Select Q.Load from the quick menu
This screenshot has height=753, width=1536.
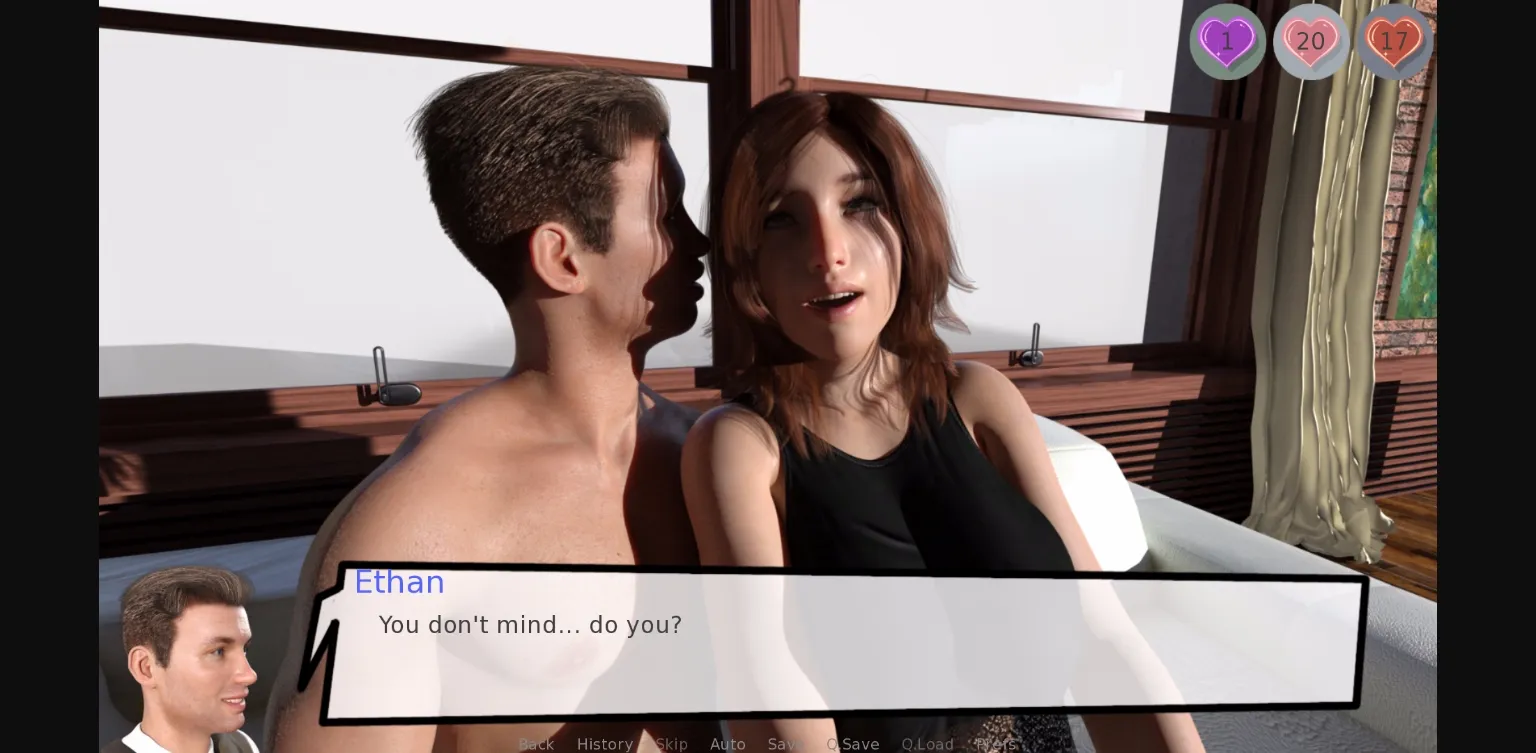click(927, 744)
